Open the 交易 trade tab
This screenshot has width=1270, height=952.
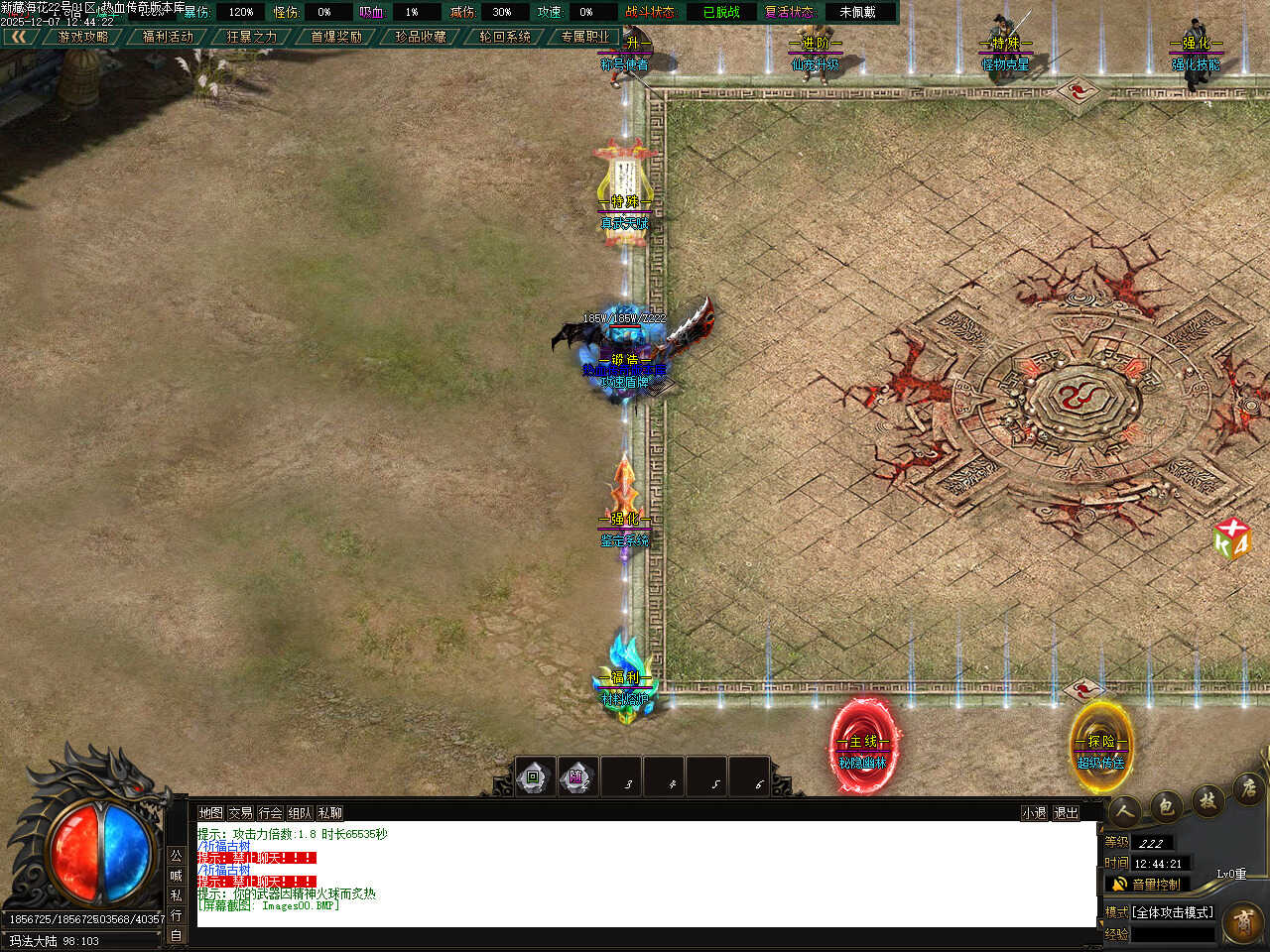tap(240, 812)
